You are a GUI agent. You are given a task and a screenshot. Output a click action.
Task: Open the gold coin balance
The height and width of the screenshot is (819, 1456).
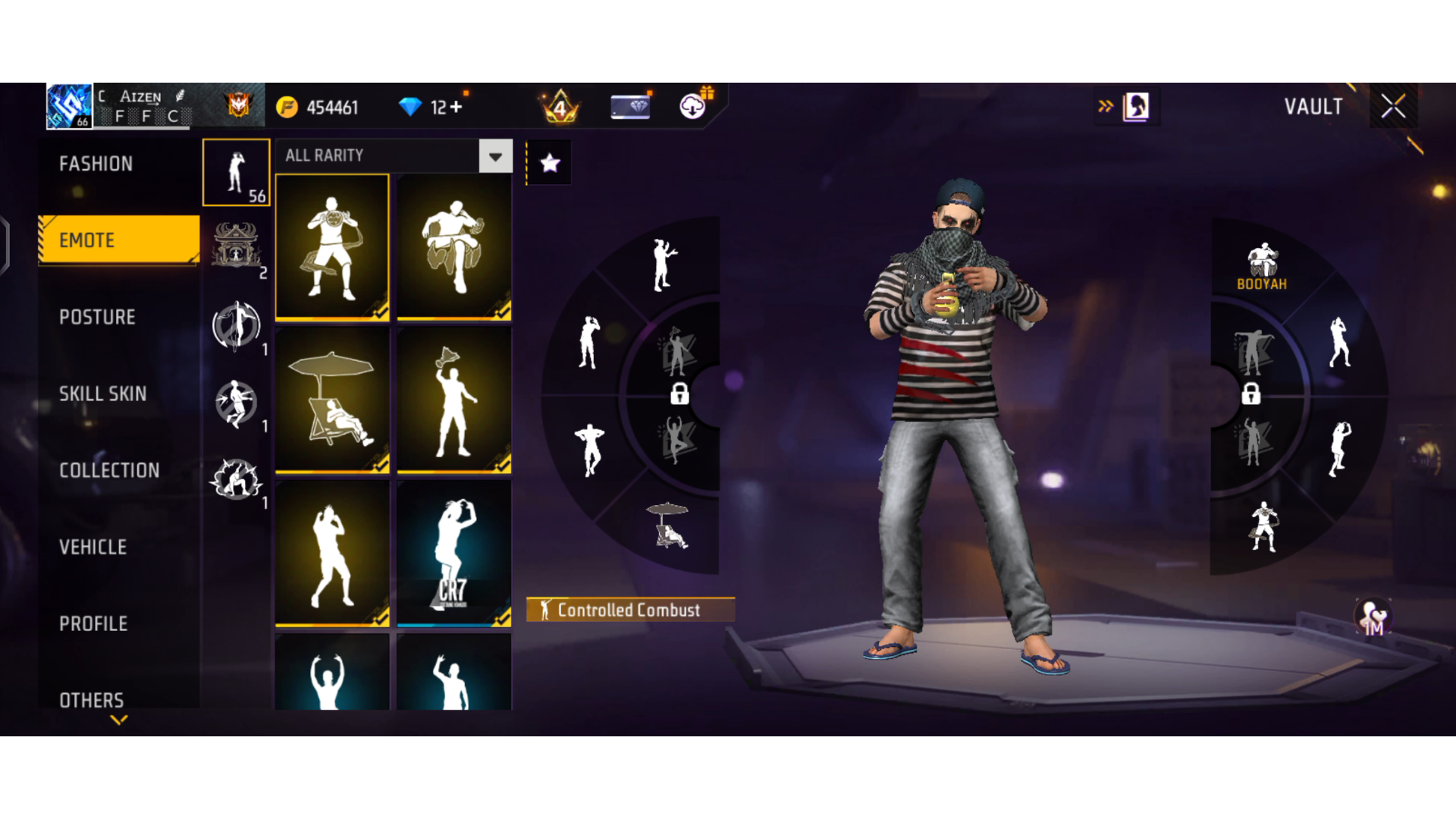click(x=318, y=108)
